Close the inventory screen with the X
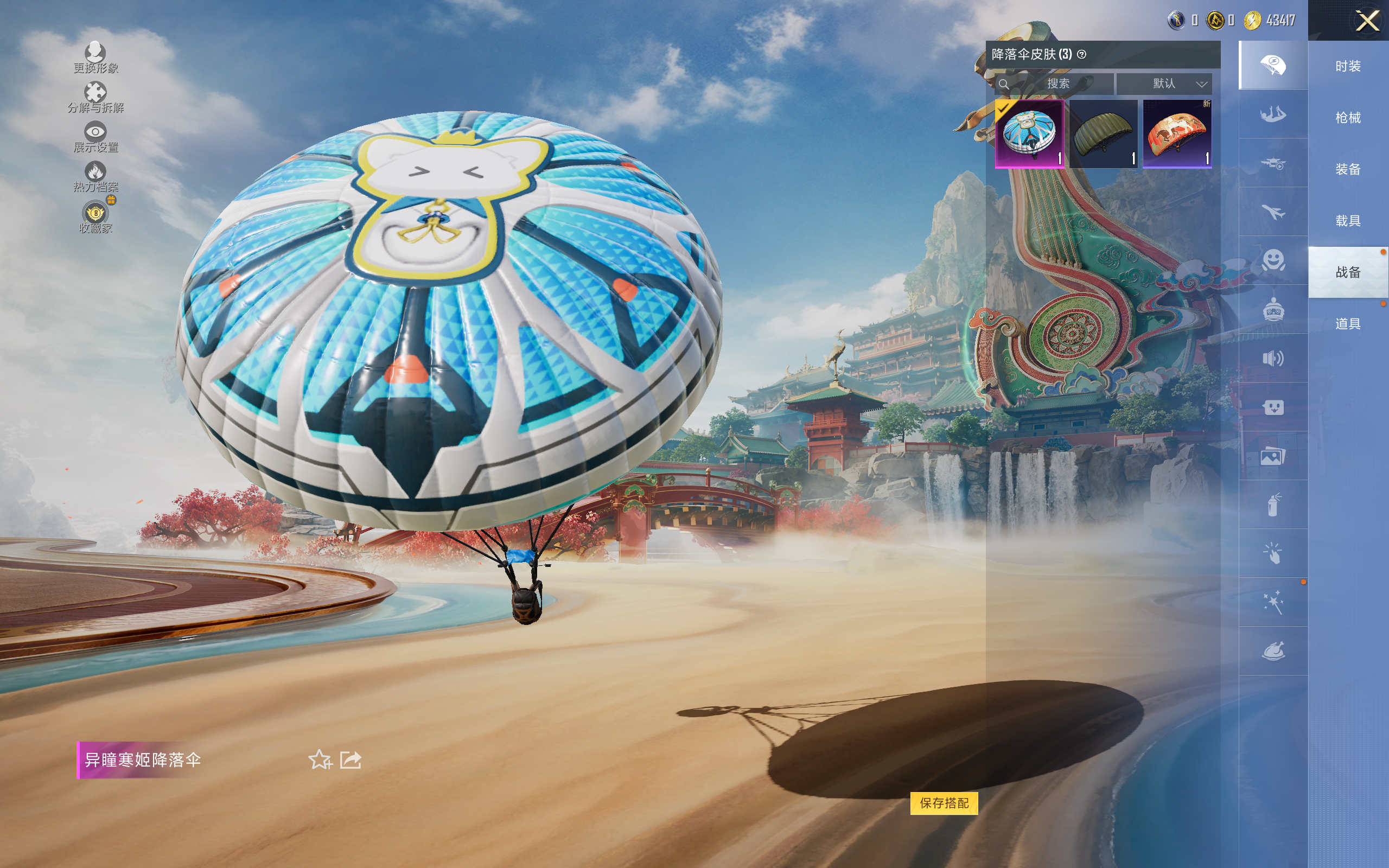 click(1367, 22)
